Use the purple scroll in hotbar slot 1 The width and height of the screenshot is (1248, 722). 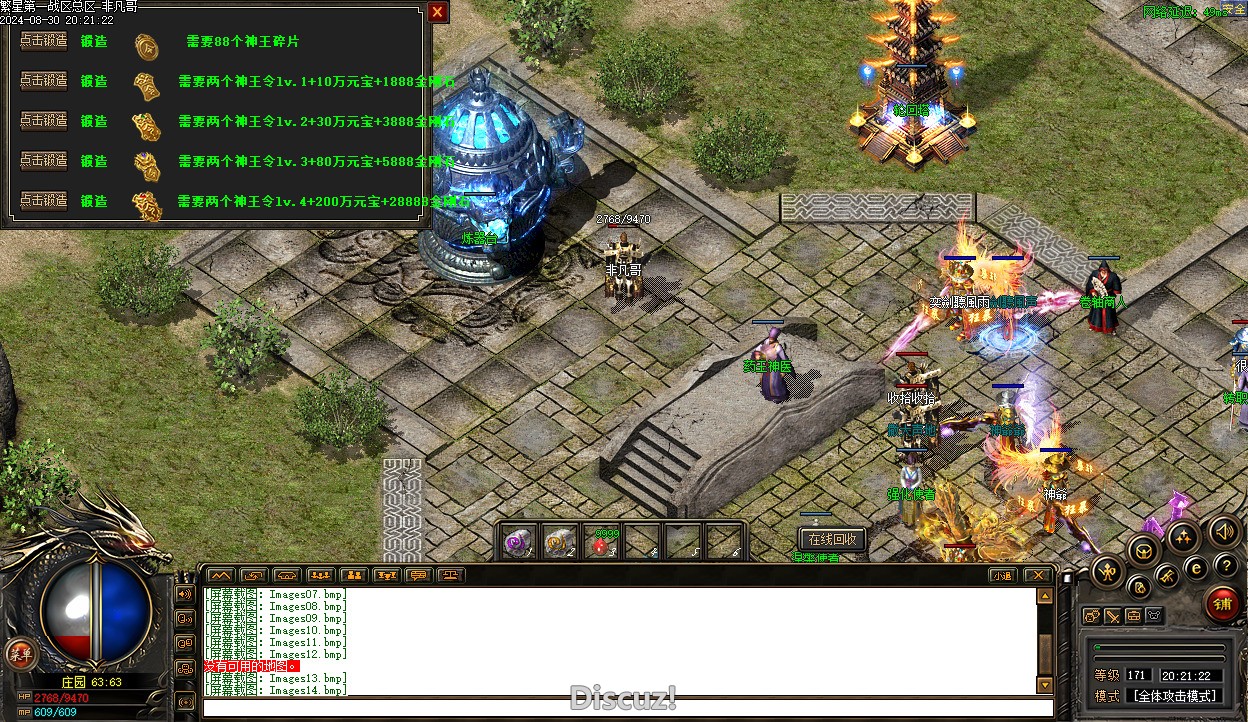pos(519,542)
